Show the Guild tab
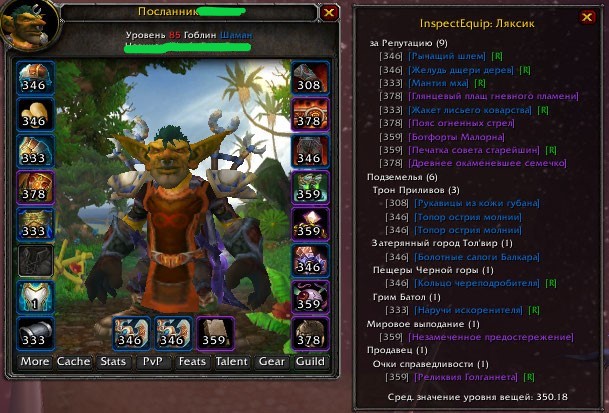 tap(310, 361)
